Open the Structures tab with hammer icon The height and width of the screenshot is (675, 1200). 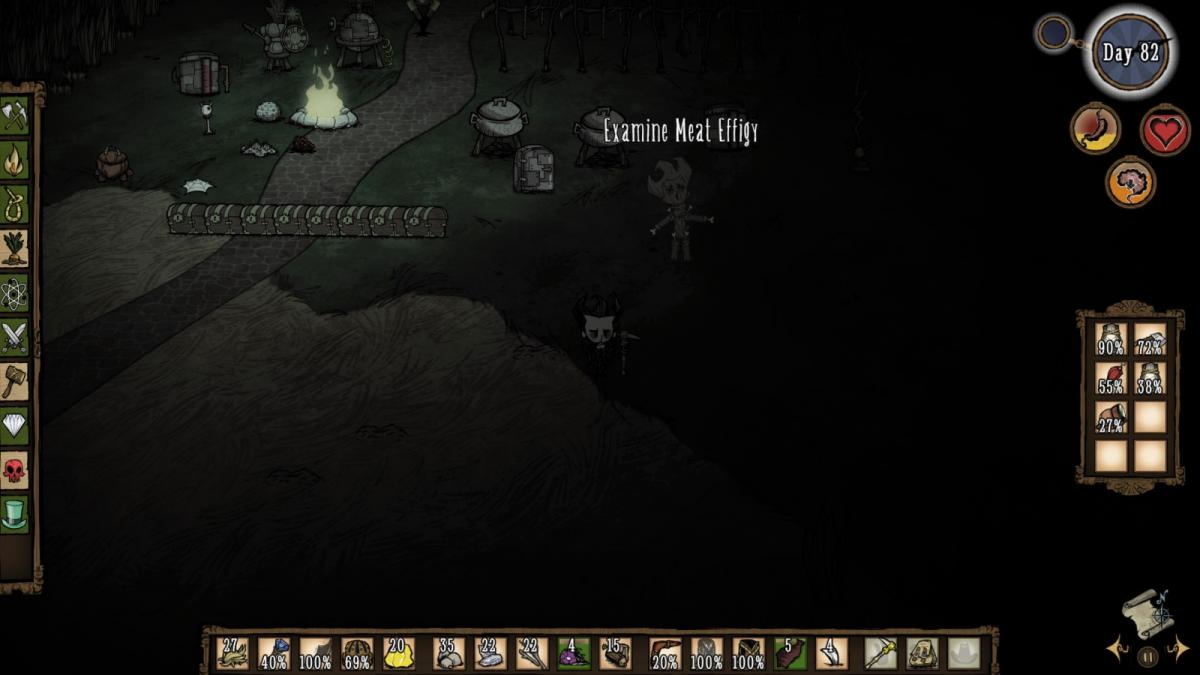point(14,381)
